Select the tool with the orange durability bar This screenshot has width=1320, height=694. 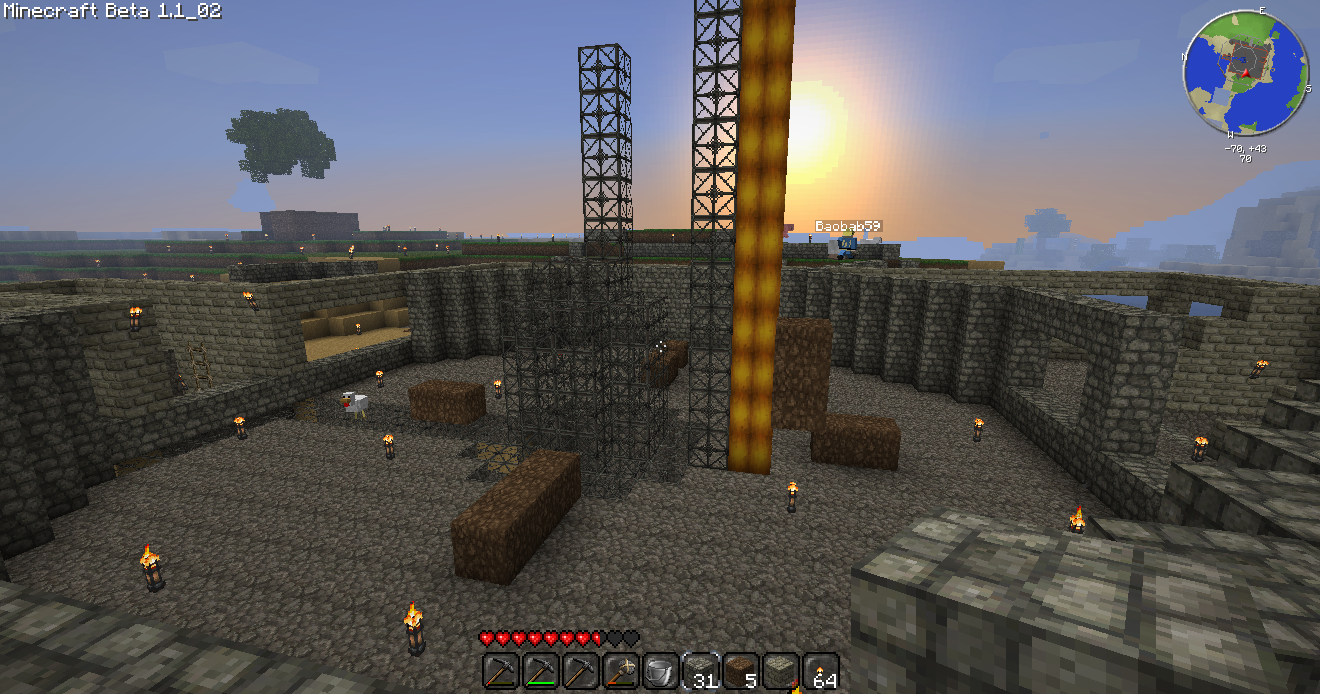(x=620, y=671)
